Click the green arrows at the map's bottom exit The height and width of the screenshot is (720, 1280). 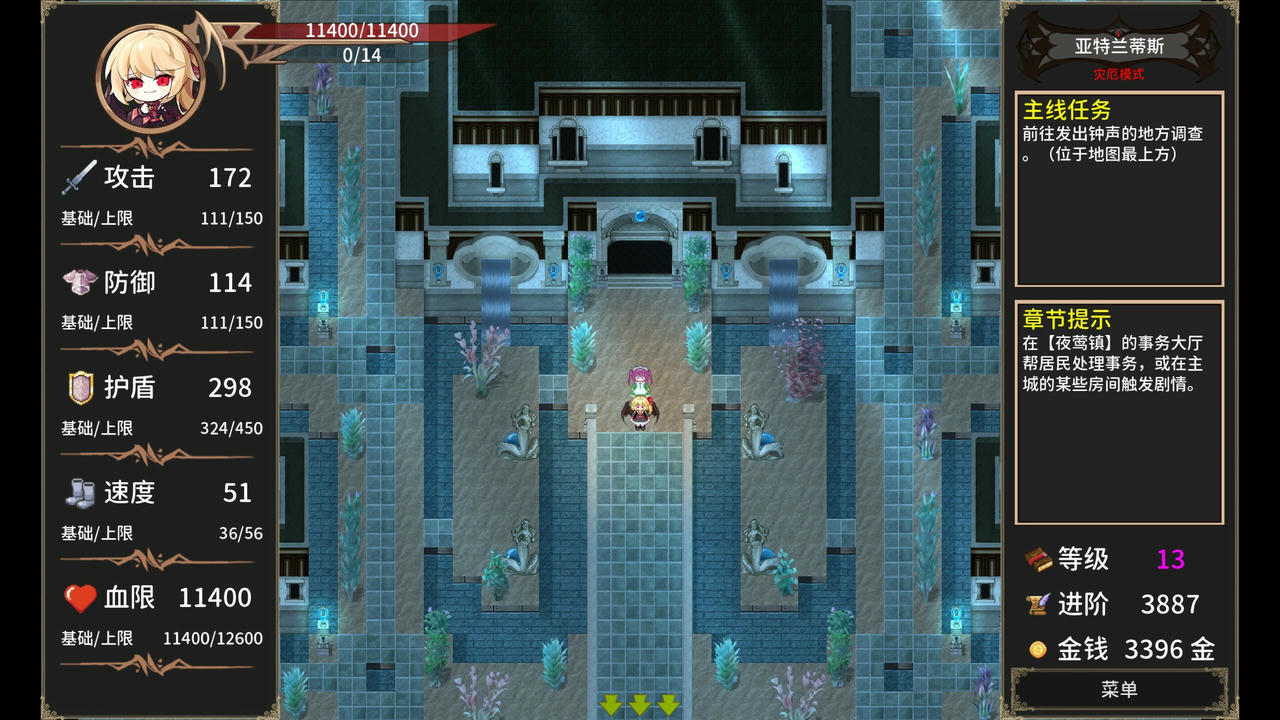pos(640,705)
